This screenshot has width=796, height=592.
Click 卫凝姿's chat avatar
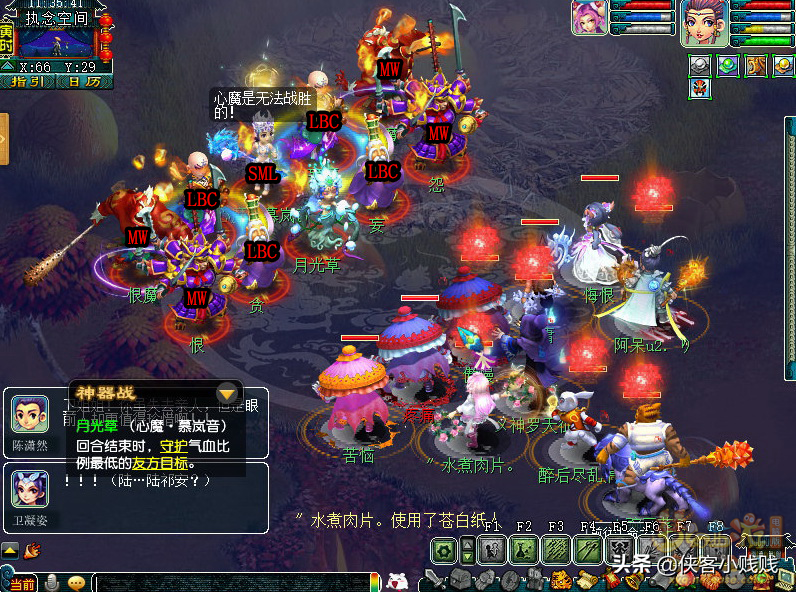[x=29, y=489]
